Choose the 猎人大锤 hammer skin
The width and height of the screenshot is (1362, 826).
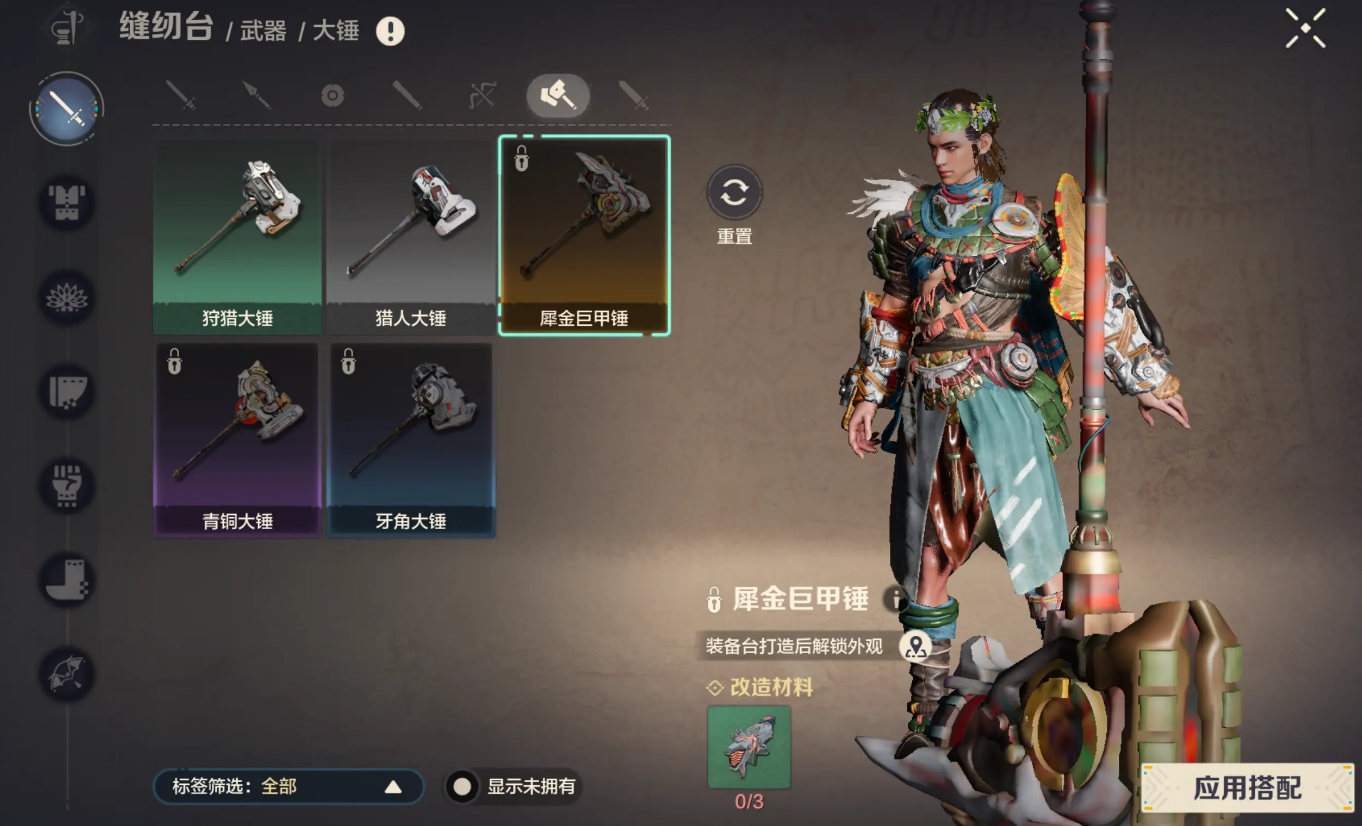[410, 237]
